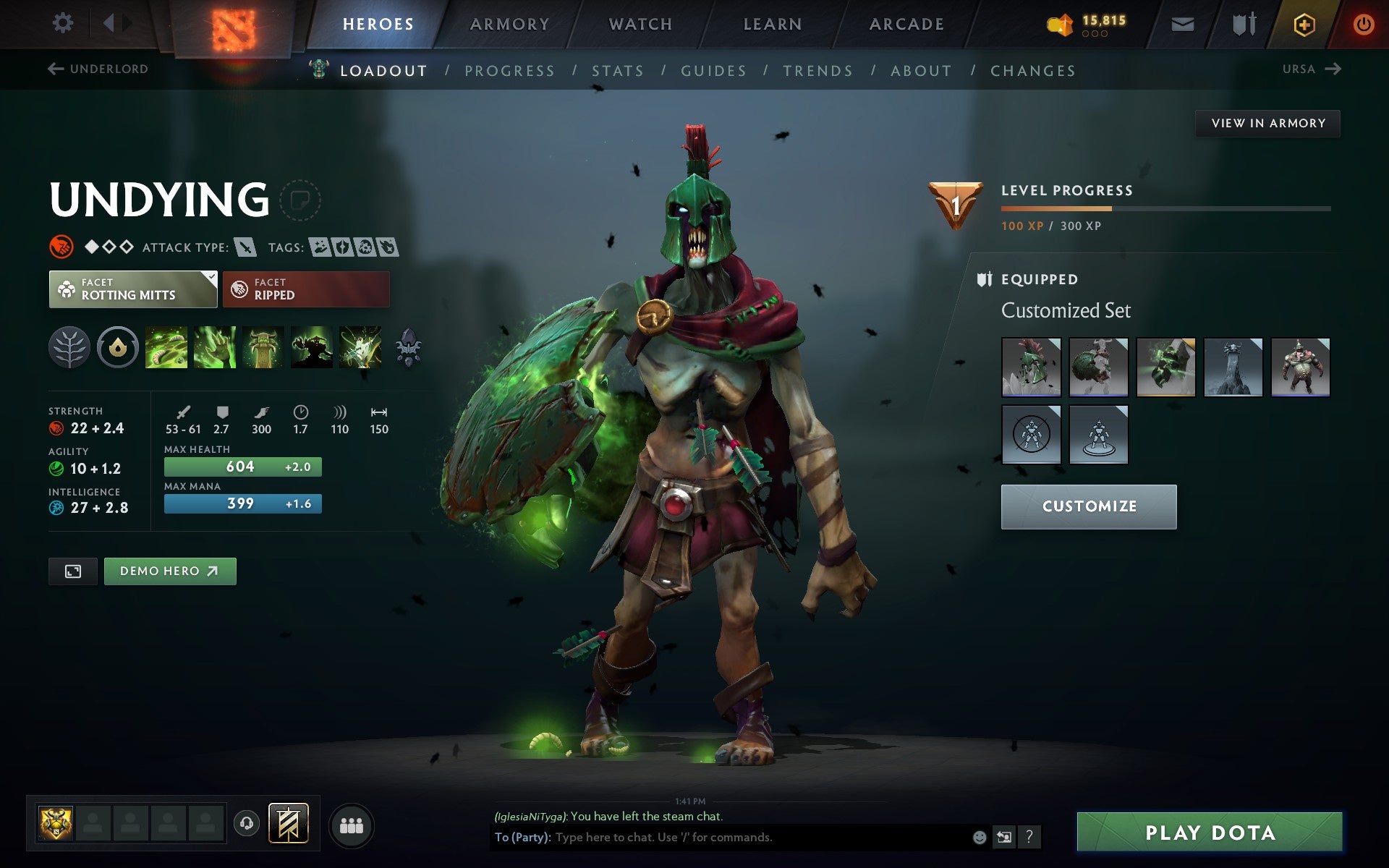Click the Flesh Golem ultimate icon
This screenshot has height=868, width=1389.
pyautogui.click(x=311, y=347)
